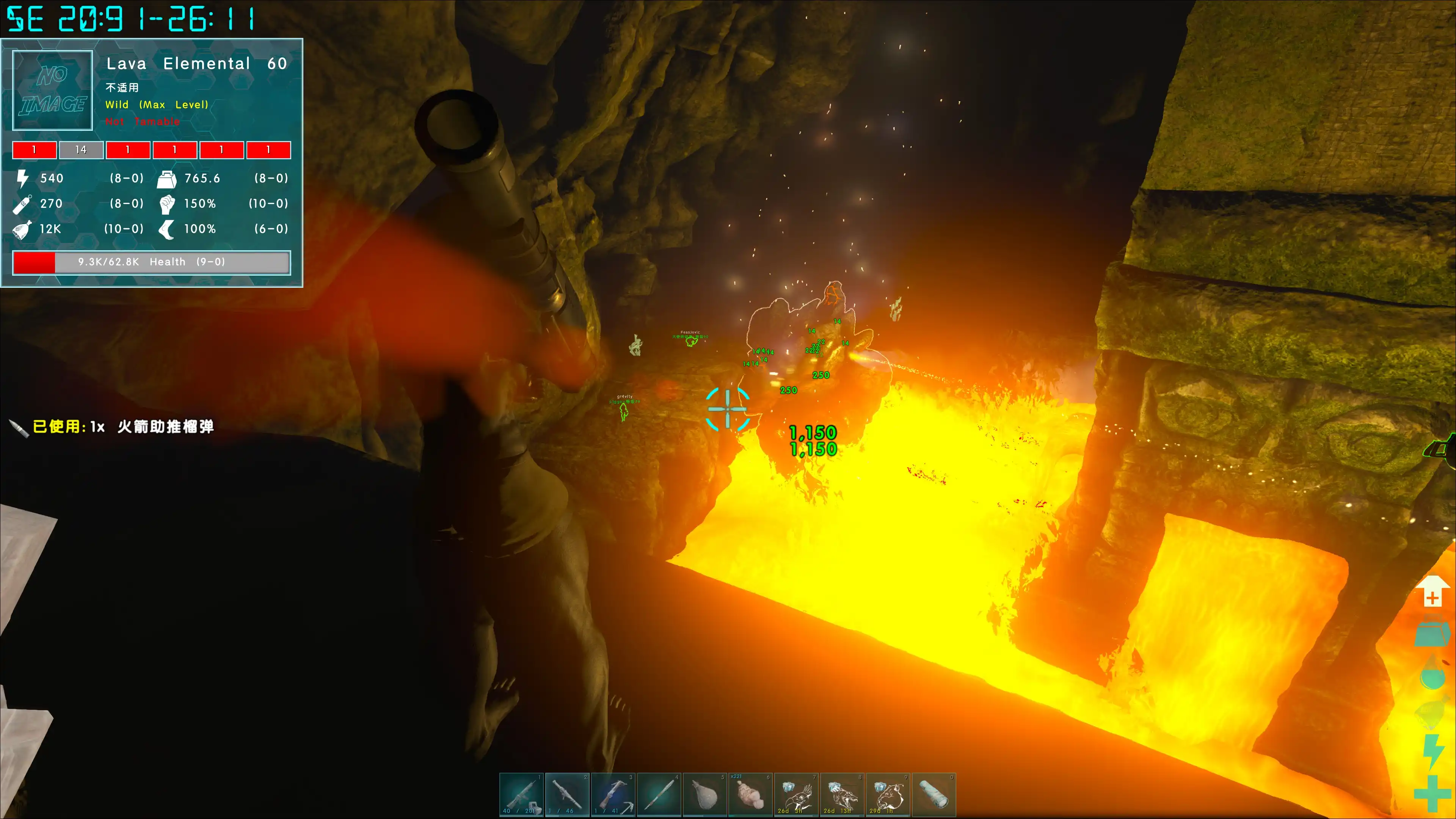Screen dimensions: 1456x819
Task: Choose the crossbow with grappling hook
Action: (x=613, y=794)
